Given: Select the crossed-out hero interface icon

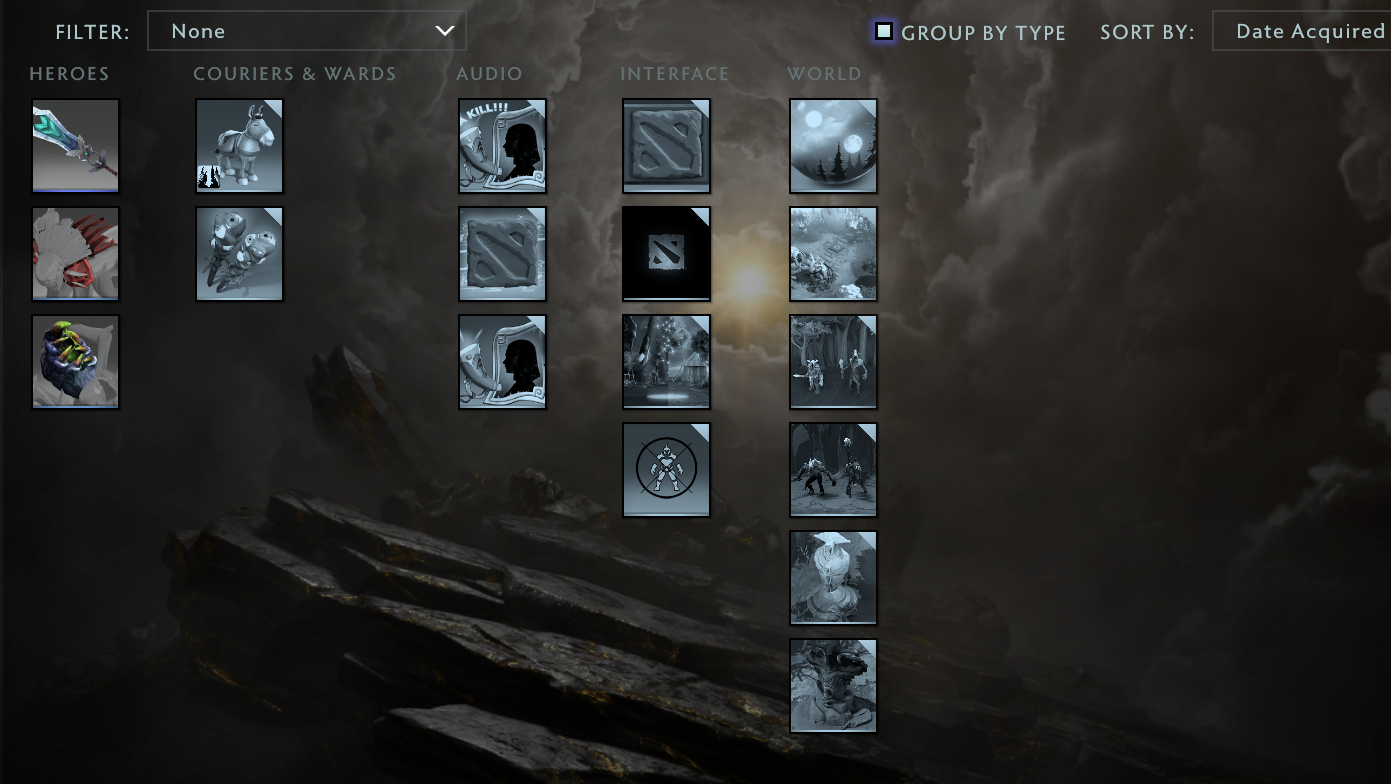Looking at the screenshot, I should click(x=666, y=469).
